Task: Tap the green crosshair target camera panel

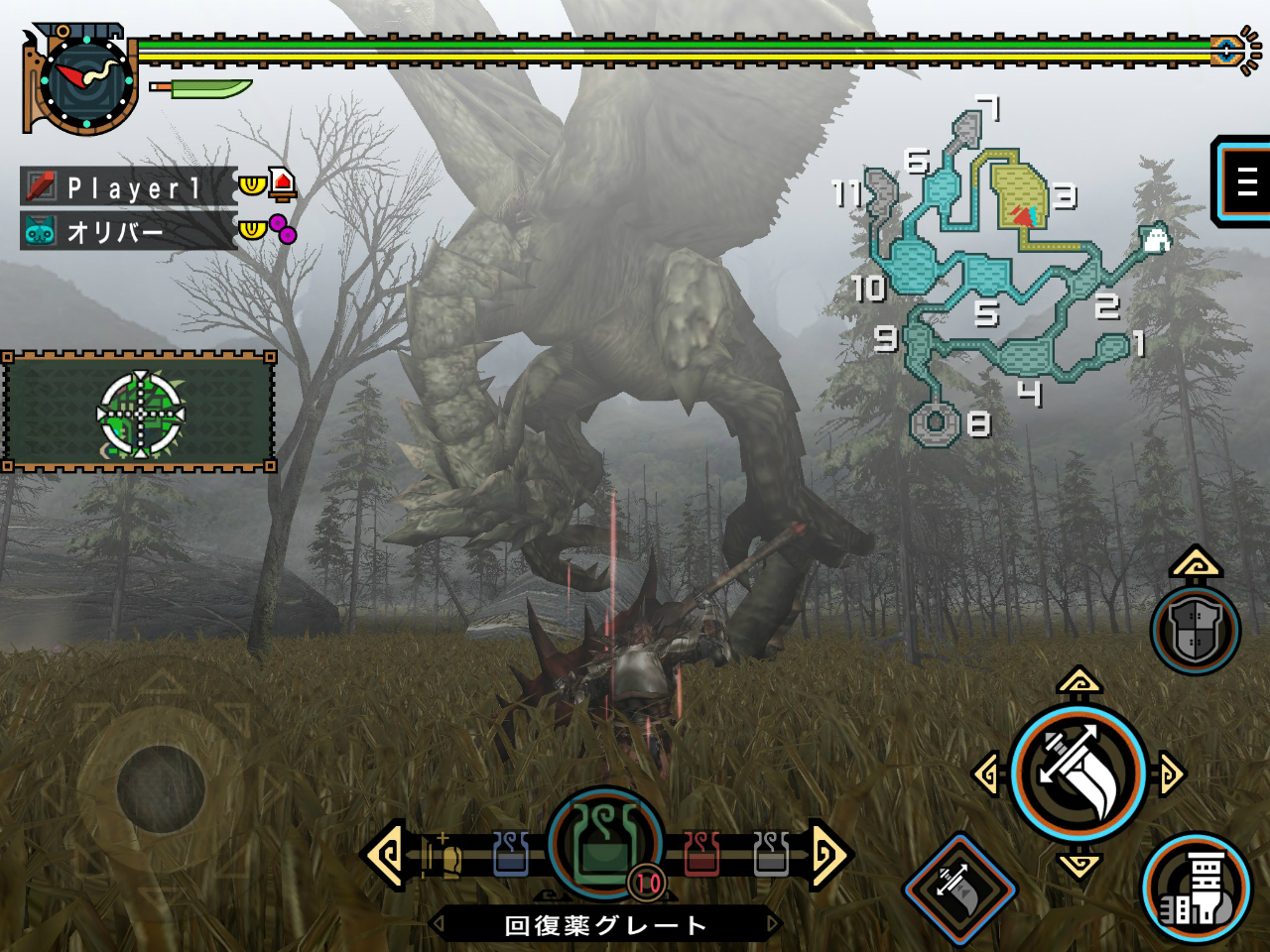Action: 140,413
